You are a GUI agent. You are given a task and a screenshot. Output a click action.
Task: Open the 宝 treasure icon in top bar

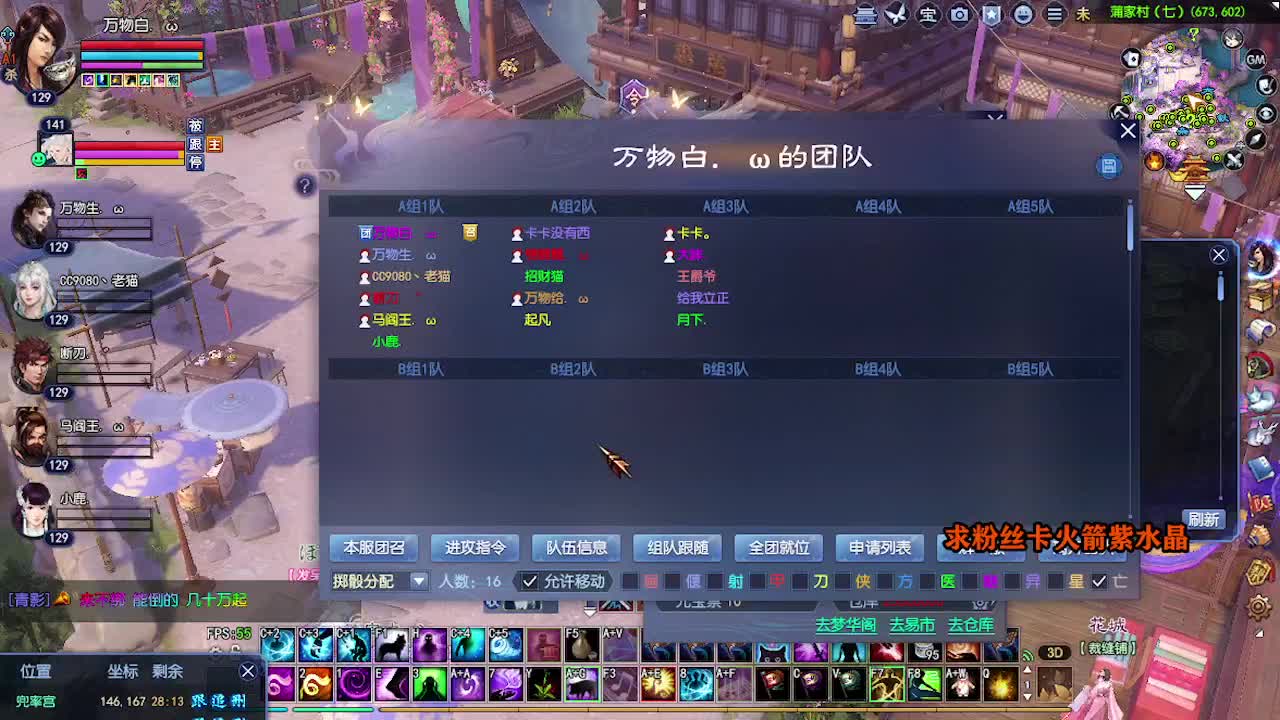pyautogui.click(x=929, y=15)
